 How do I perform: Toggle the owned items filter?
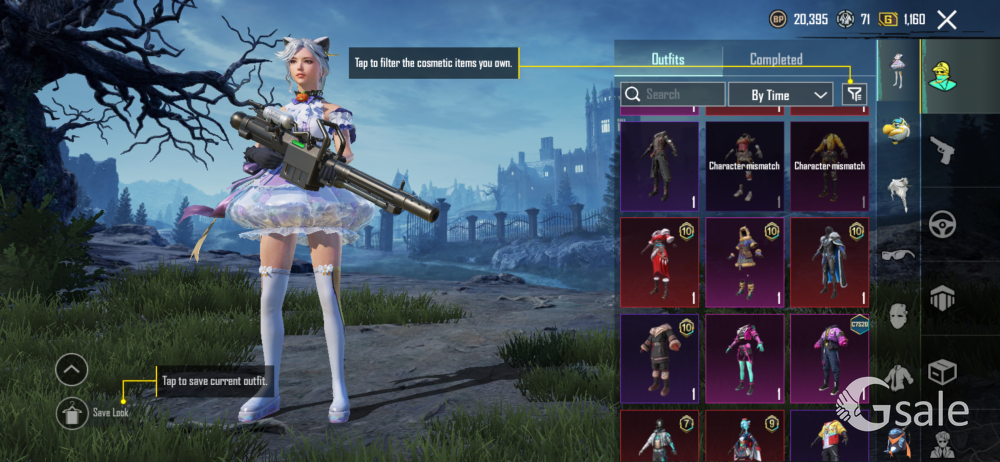point(854,94)
